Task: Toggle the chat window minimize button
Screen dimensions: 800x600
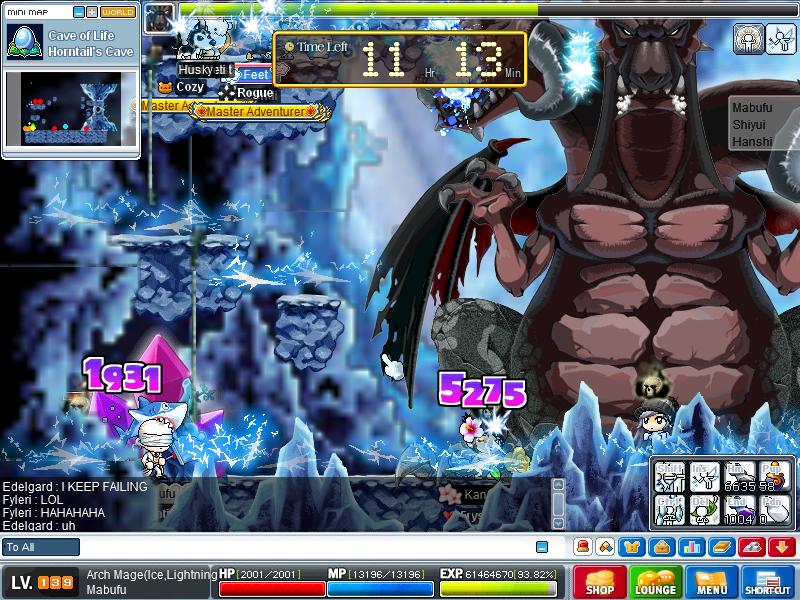Action: point(542,547)
